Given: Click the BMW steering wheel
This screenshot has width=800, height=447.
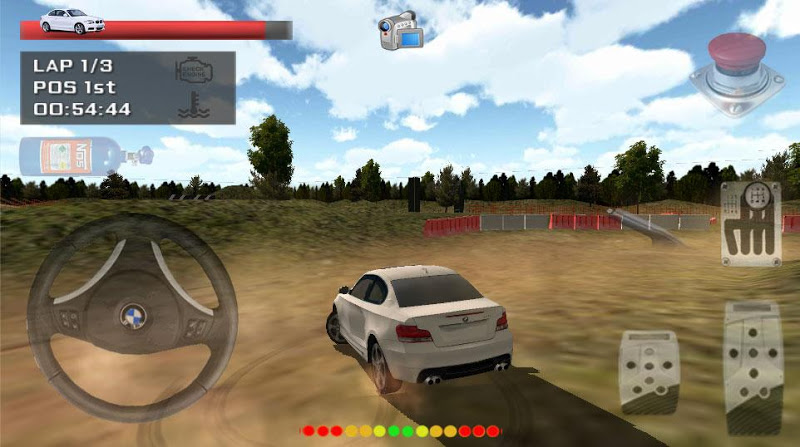Looking at the screenshot, I should point(132,317).
